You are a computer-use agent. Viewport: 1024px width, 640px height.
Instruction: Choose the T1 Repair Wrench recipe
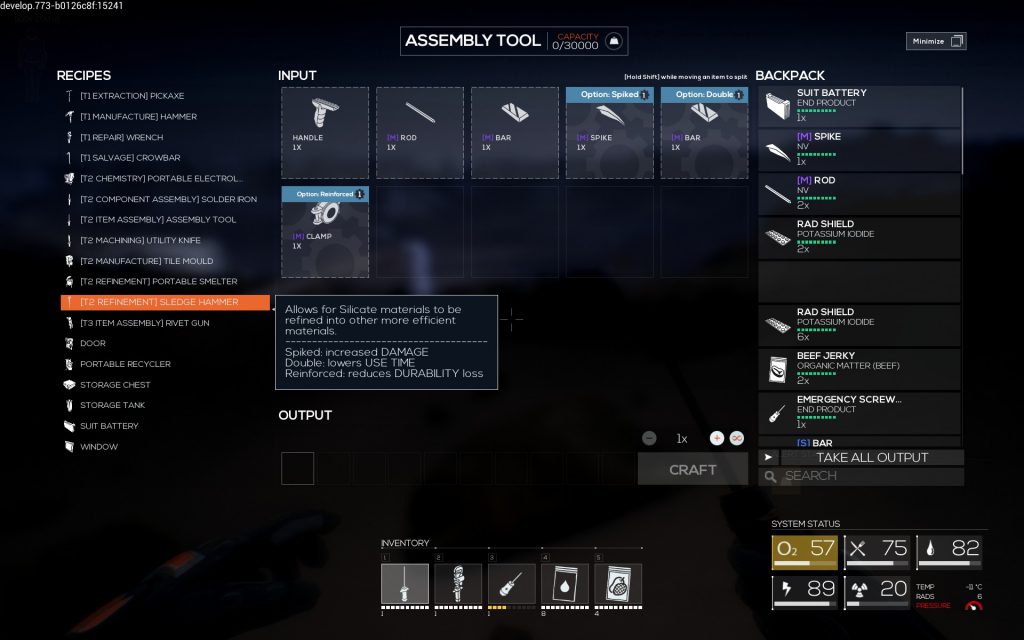pos(121,137)
